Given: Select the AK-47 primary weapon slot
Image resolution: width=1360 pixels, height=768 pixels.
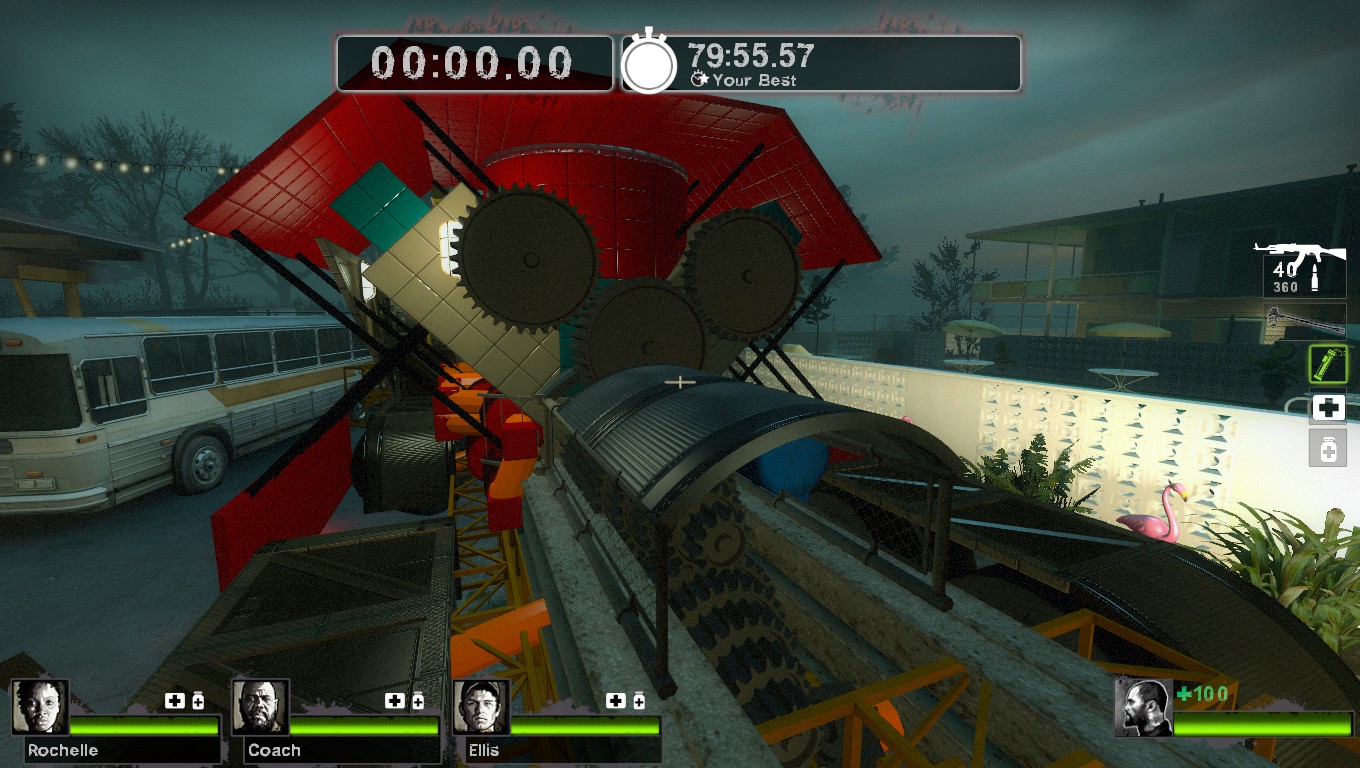Looking at the screenshot, I should (x=1299, y=265).
